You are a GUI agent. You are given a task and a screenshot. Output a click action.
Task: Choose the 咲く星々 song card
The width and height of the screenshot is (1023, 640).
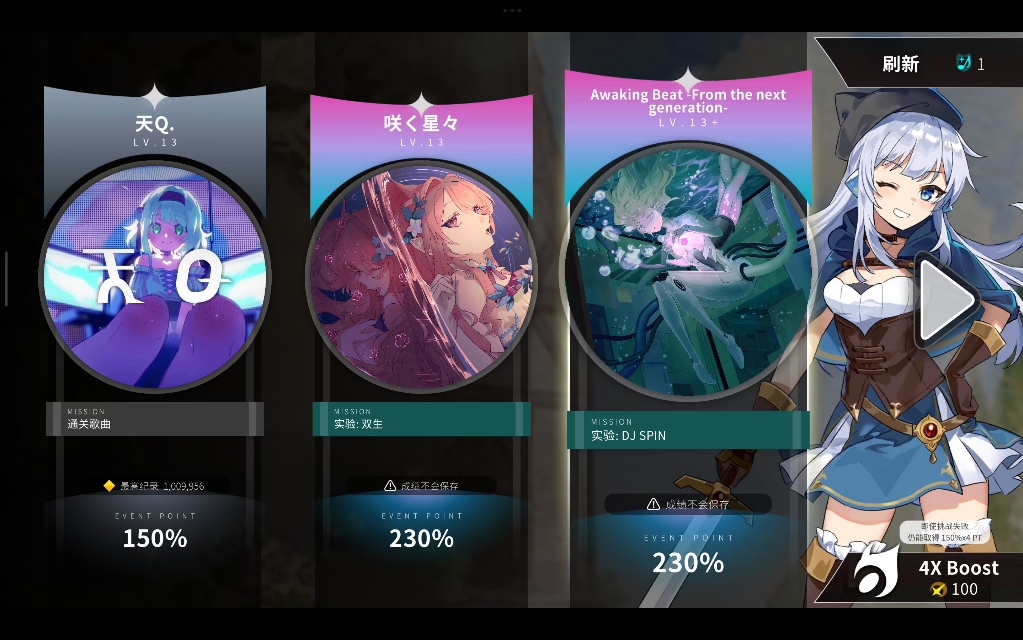pos(421,277)
